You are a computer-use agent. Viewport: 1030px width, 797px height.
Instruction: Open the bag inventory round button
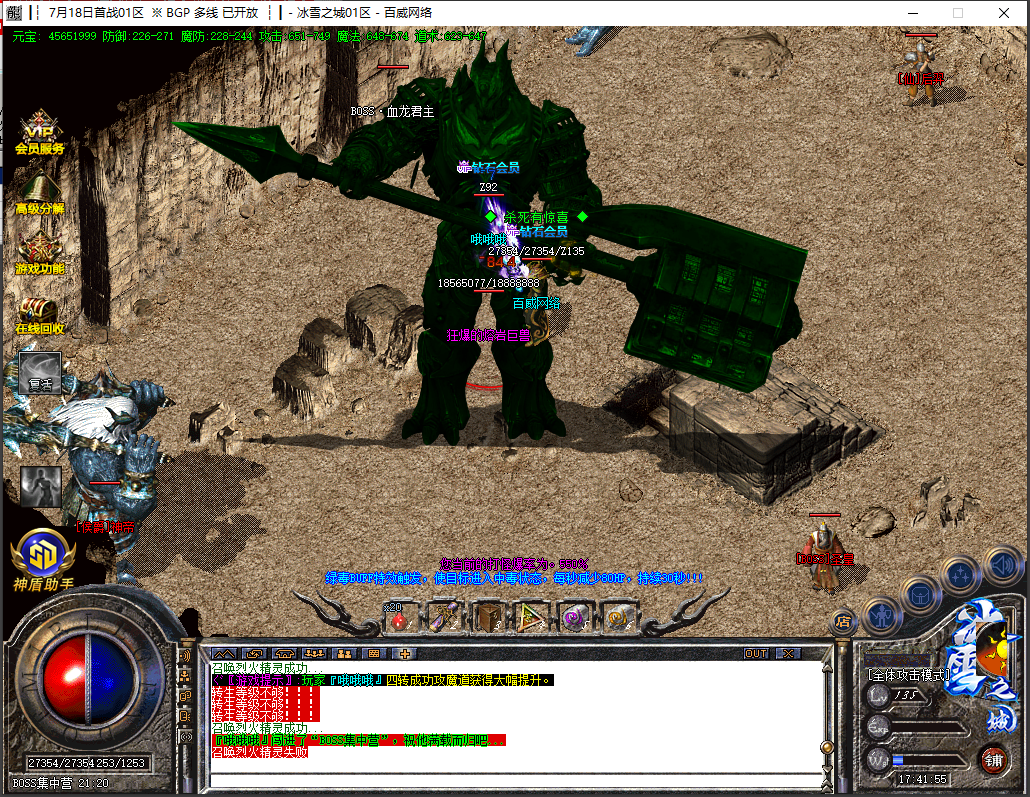(x=920, y=592)
